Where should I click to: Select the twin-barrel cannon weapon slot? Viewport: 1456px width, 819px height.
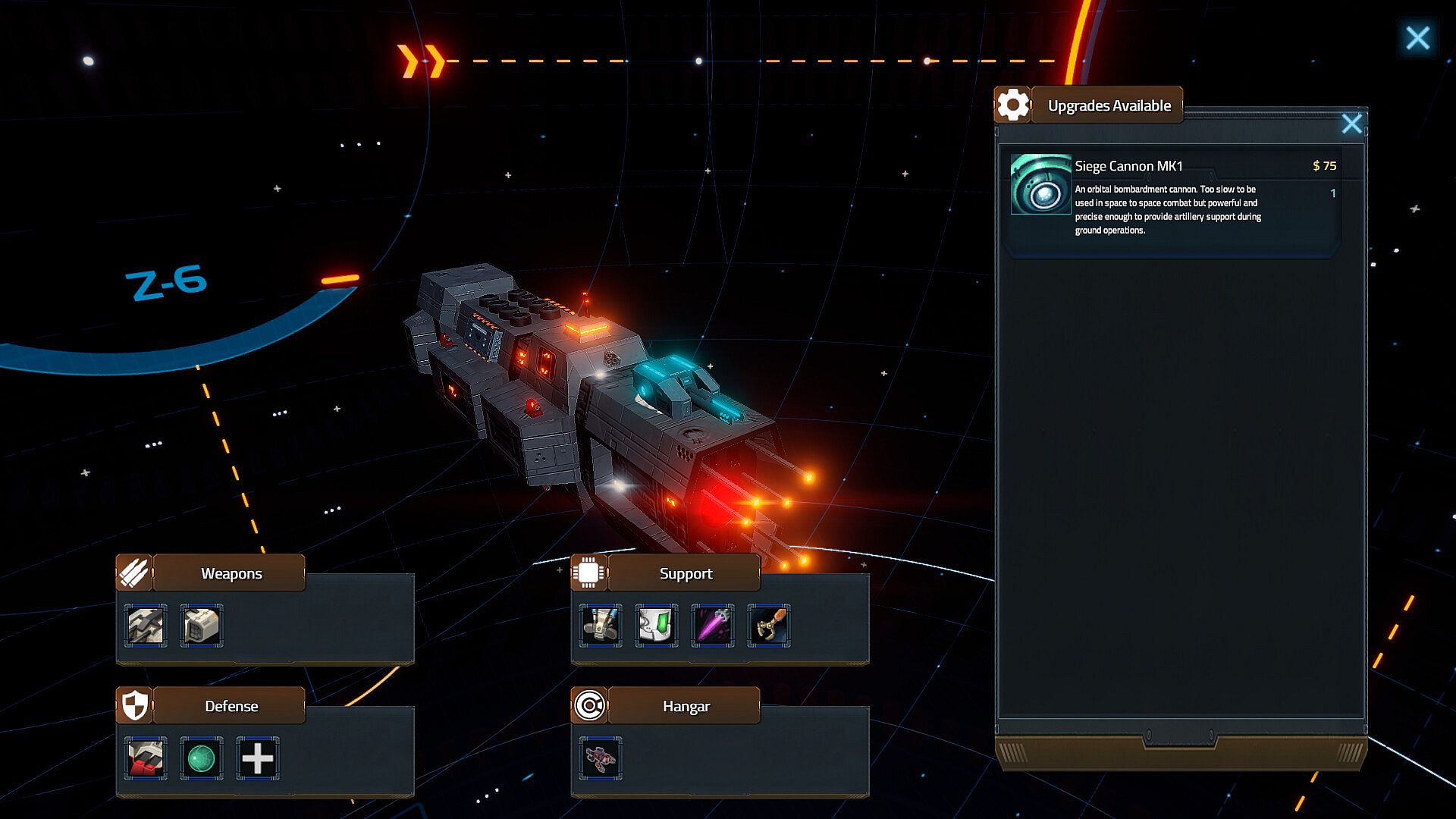pos(146,626)
